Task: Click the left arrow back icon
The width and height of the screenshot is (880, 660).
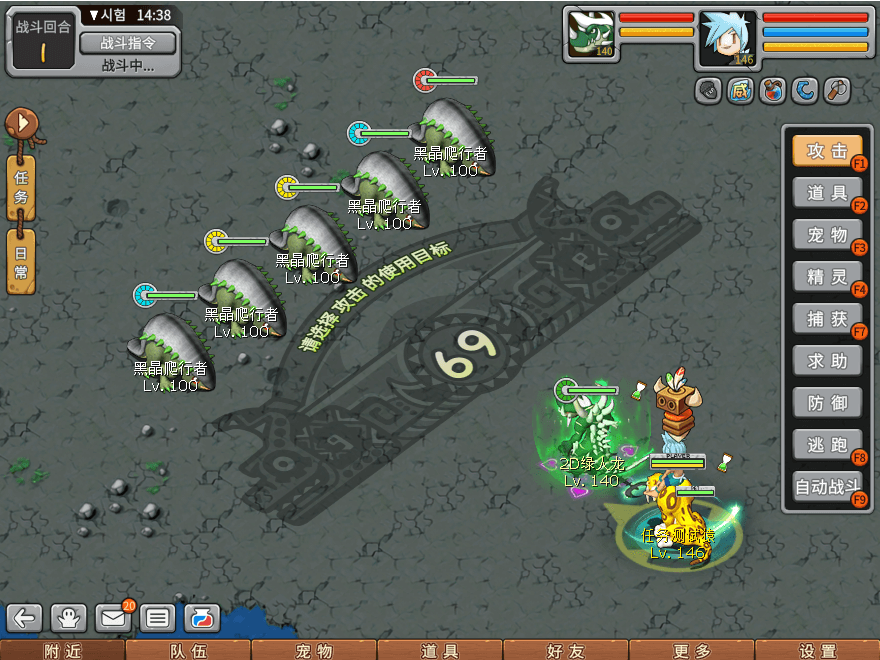Action: [25, 618]
